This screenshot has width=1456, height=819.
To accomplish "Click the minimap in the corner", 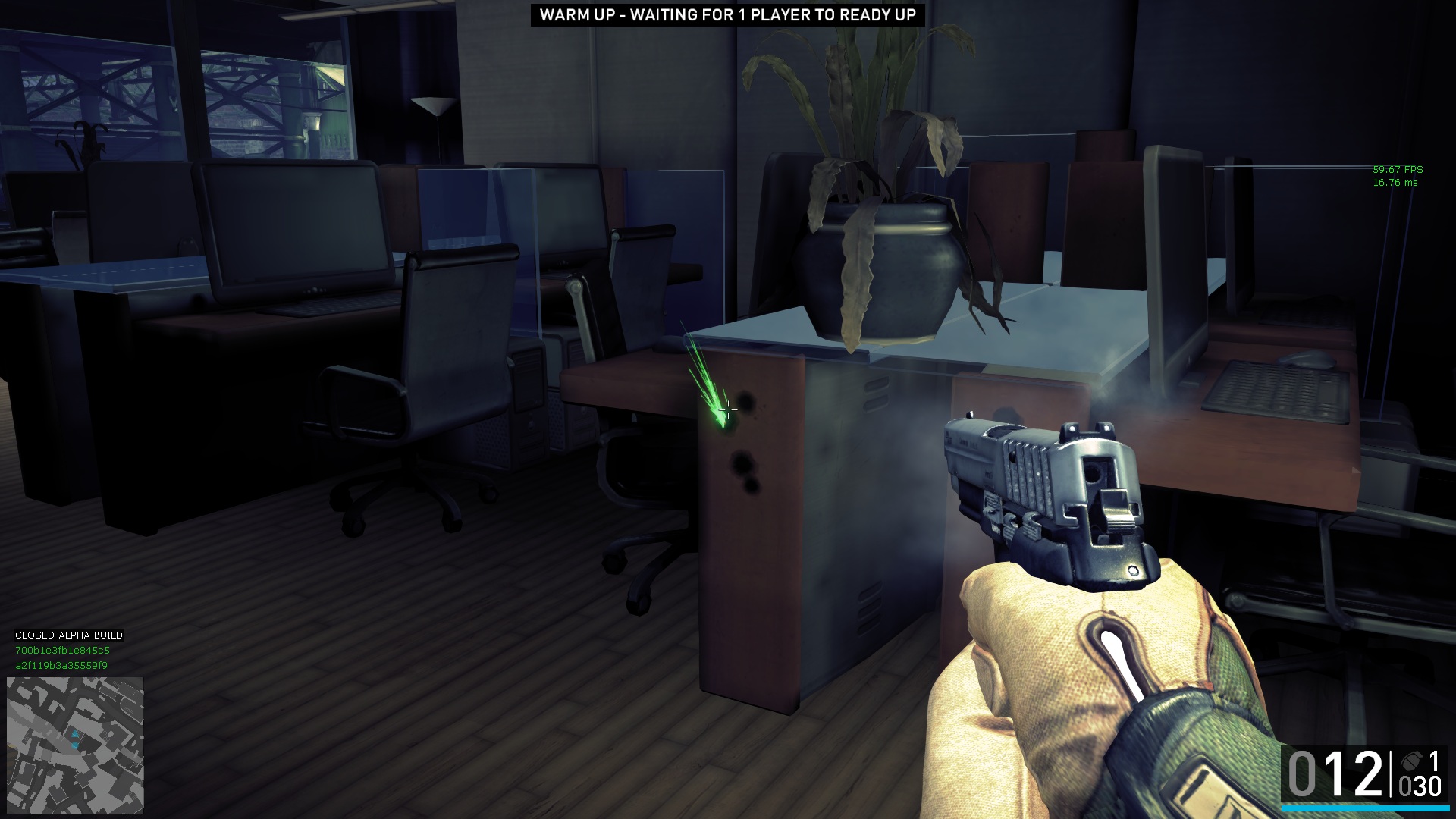I will click(x=75, y=745).
